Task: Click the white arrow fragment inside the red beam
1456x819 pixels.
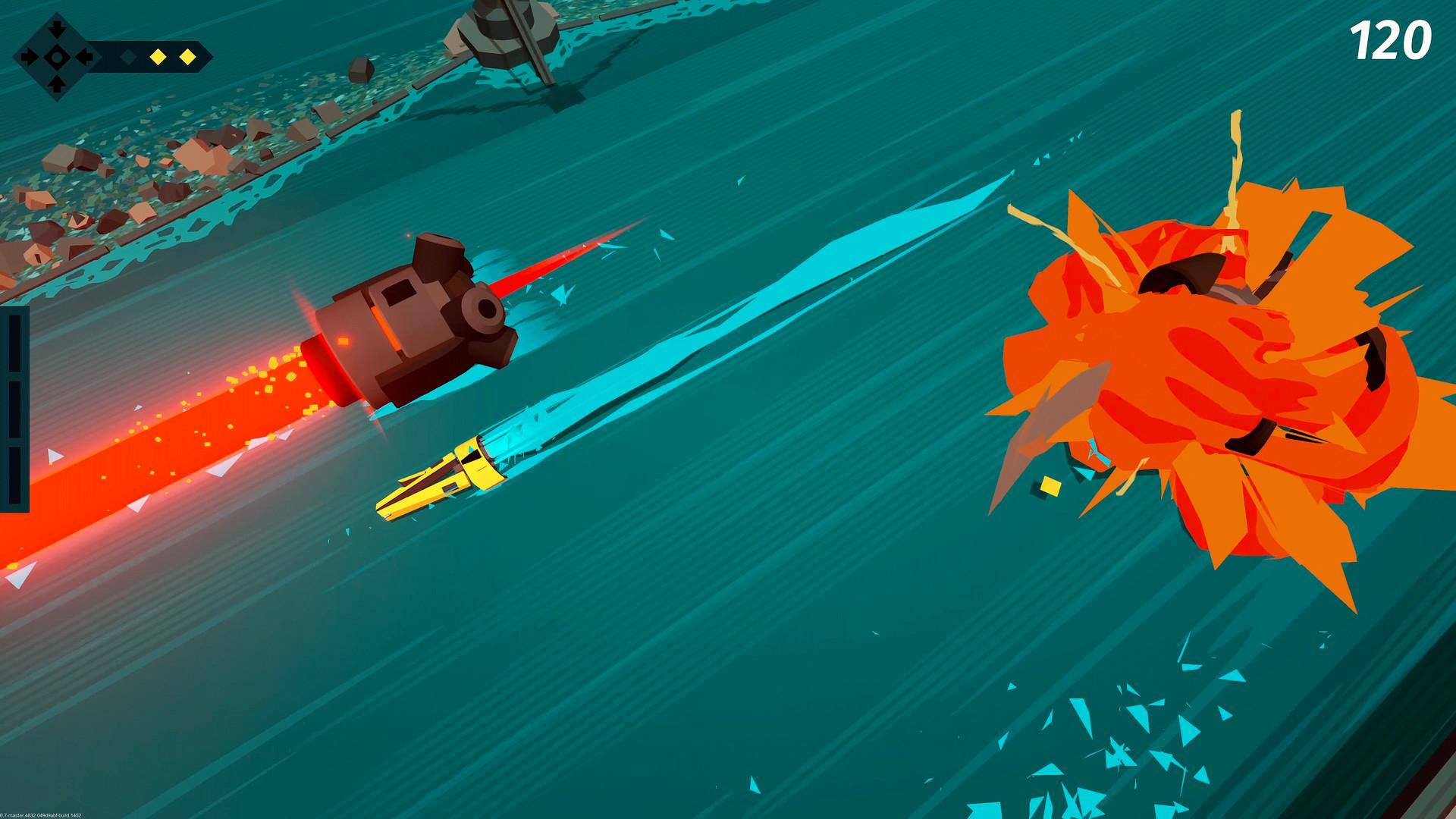Action: pyautogui.click(x=53, y=455)
